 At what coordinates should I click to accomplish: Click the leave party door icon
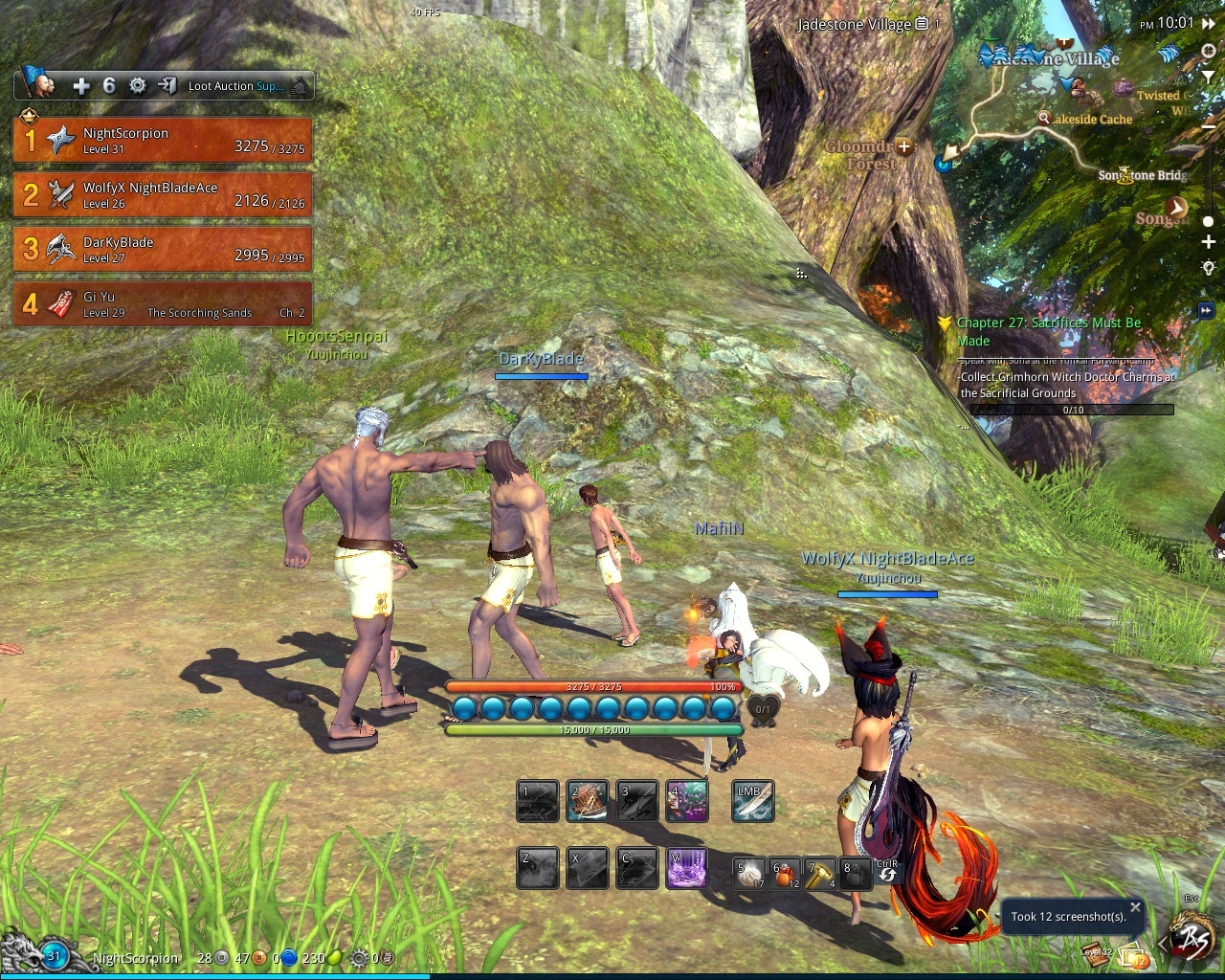coord(167,86)
